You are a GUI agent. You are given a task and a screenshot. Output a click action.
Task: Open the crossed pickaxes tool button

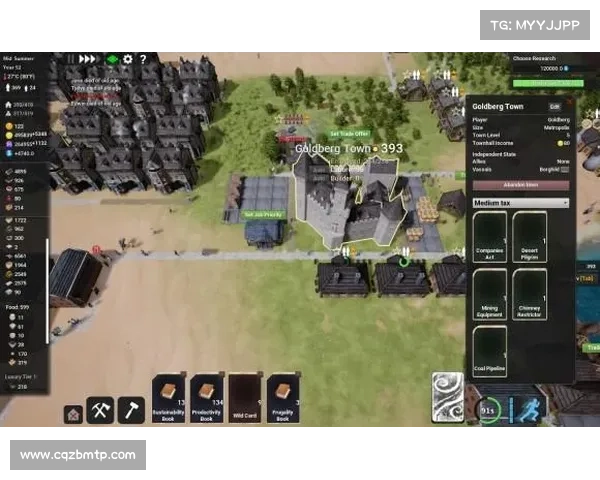101,409
